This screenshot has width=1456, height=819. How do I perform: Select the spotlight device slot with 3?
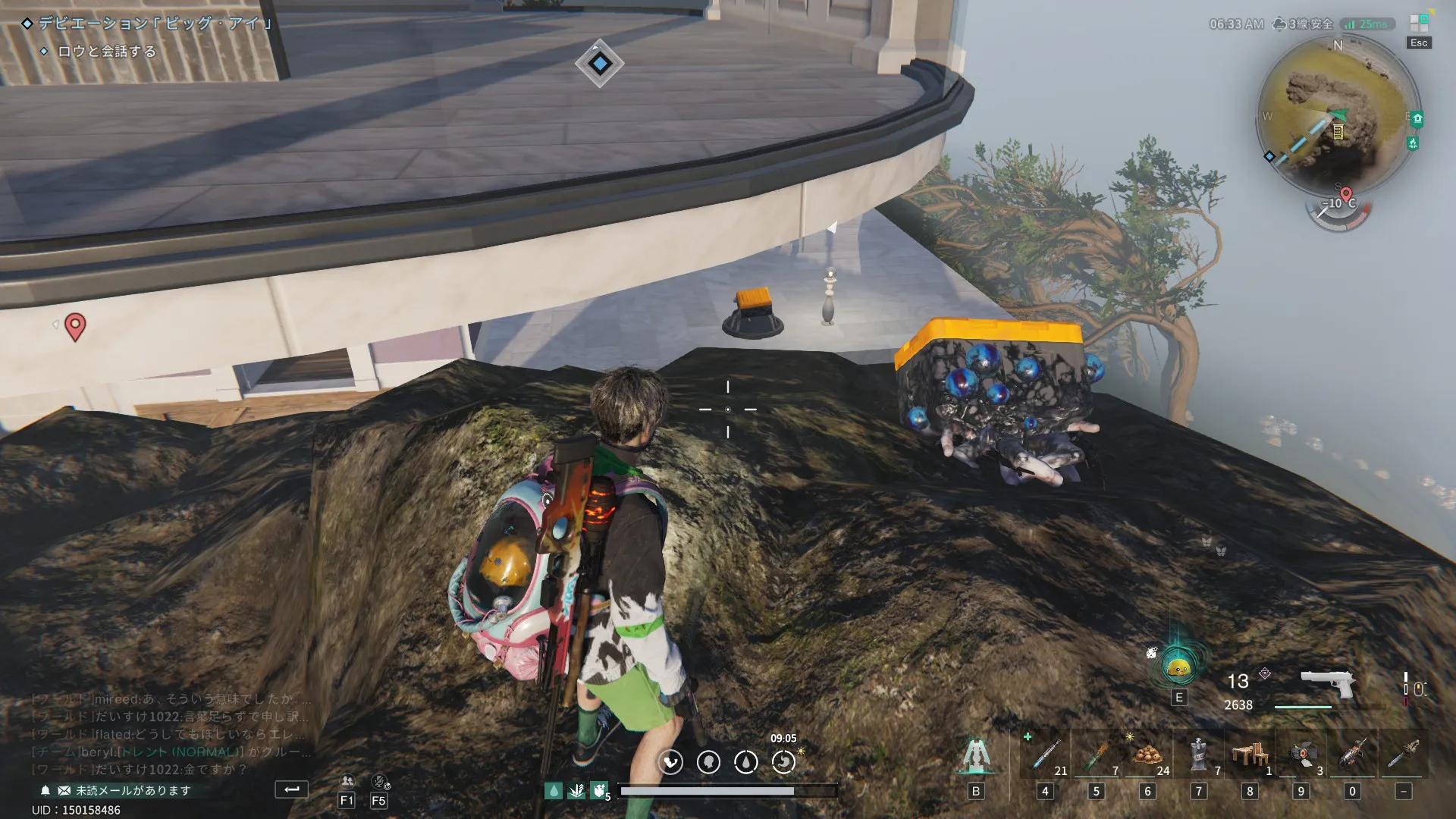[x=1301, y=755]
